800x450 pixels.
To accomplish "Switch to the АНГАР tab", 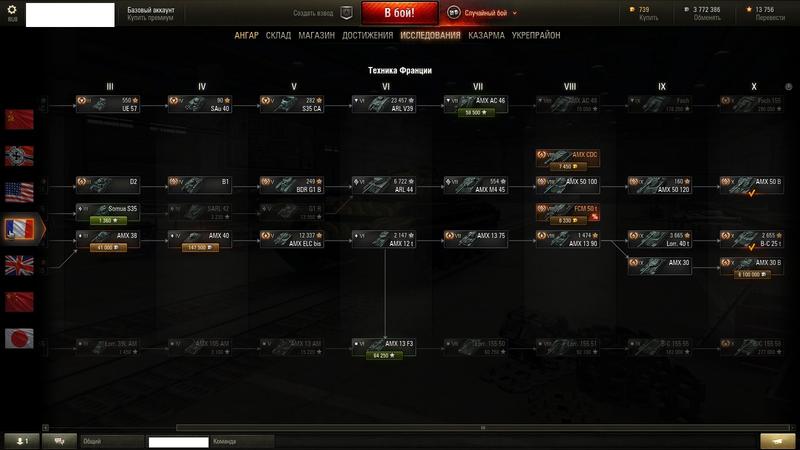I will (246, 35).
